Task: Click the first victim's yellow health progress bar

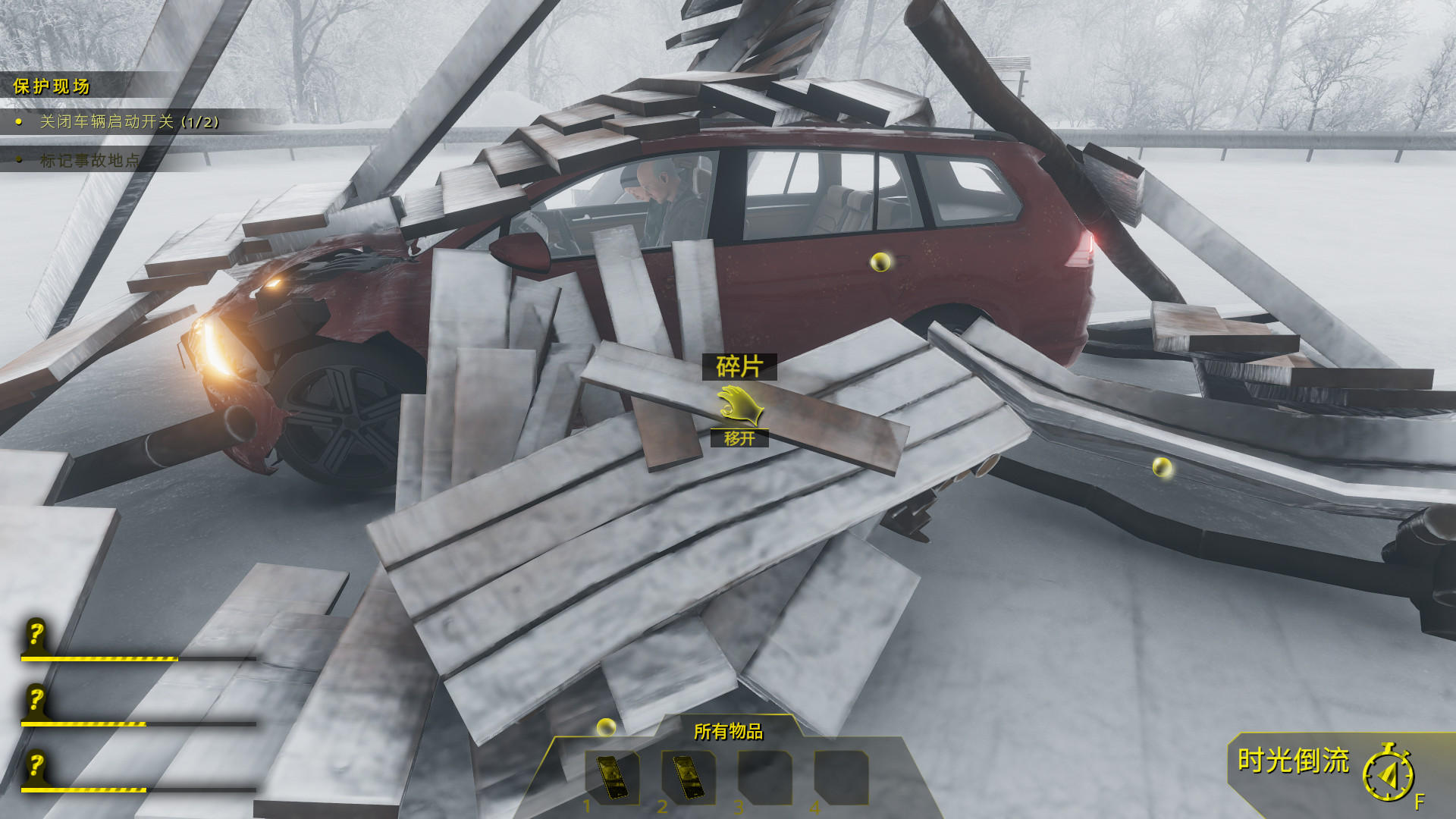Action: [x=100, y=659]
